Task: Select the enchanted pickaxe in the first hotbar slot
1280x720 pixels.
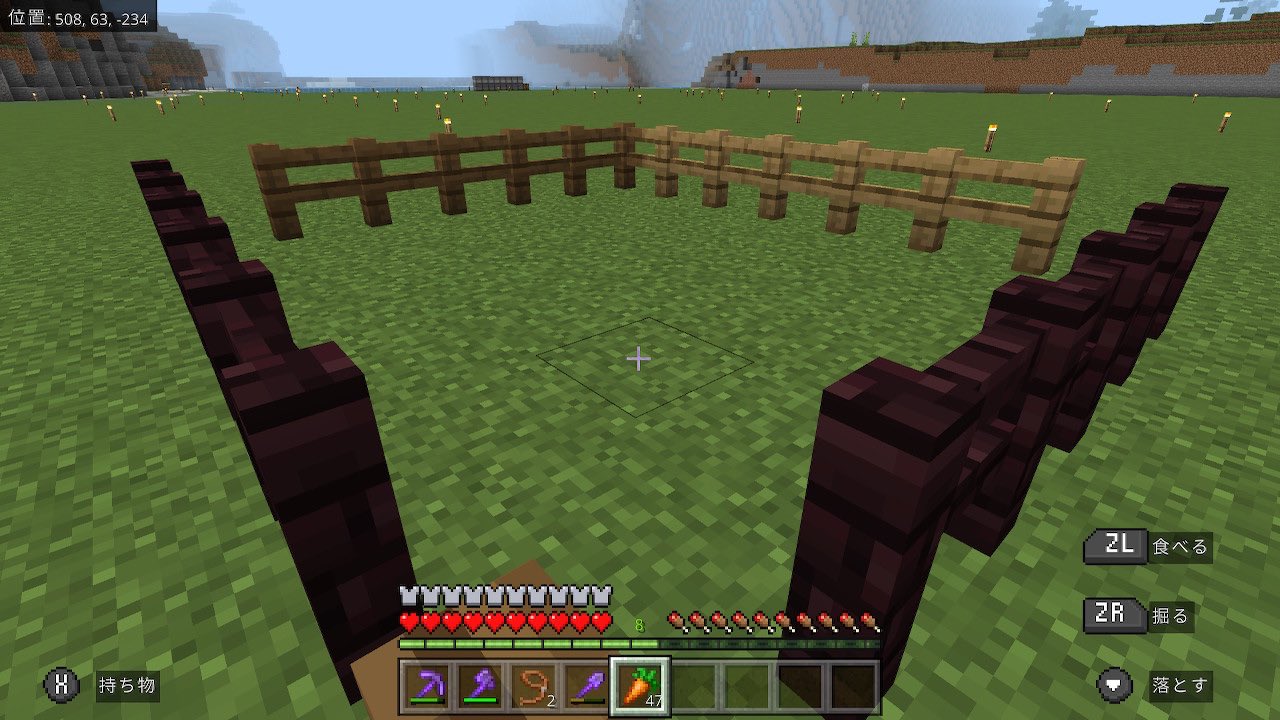Action: click(x=426, y=687)
